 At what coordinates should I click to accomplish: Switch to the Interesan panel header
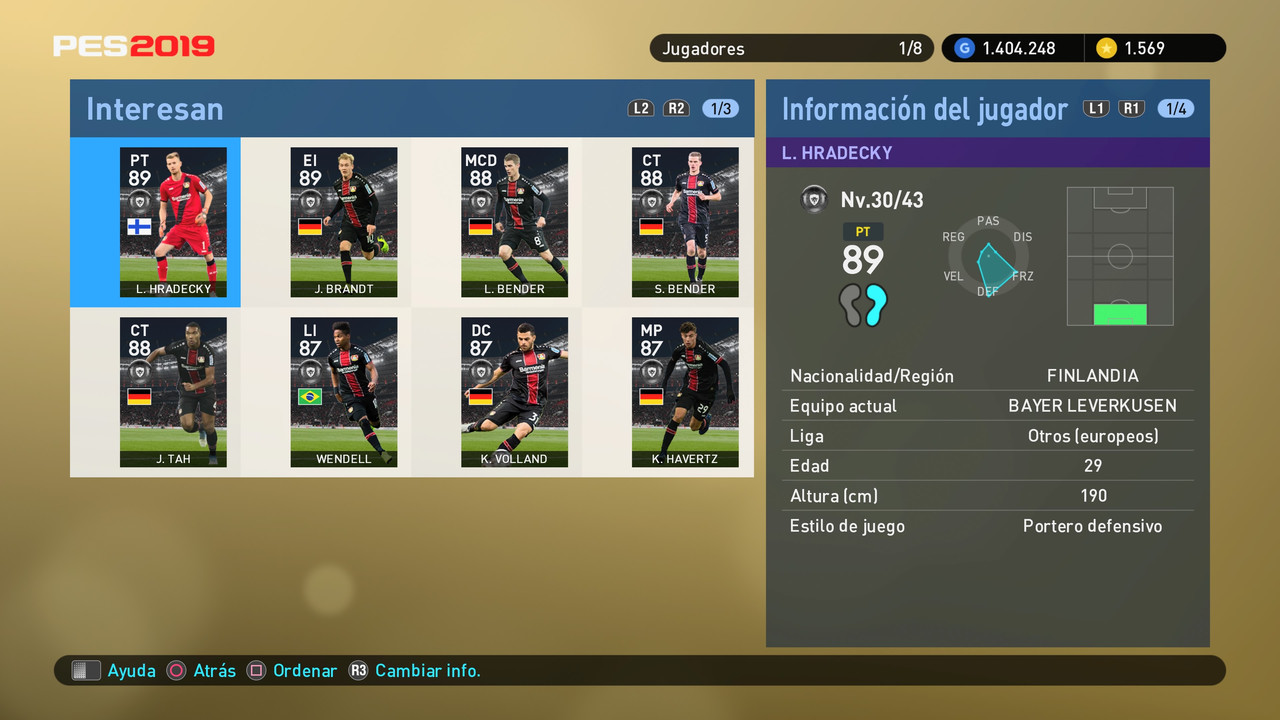154,108
